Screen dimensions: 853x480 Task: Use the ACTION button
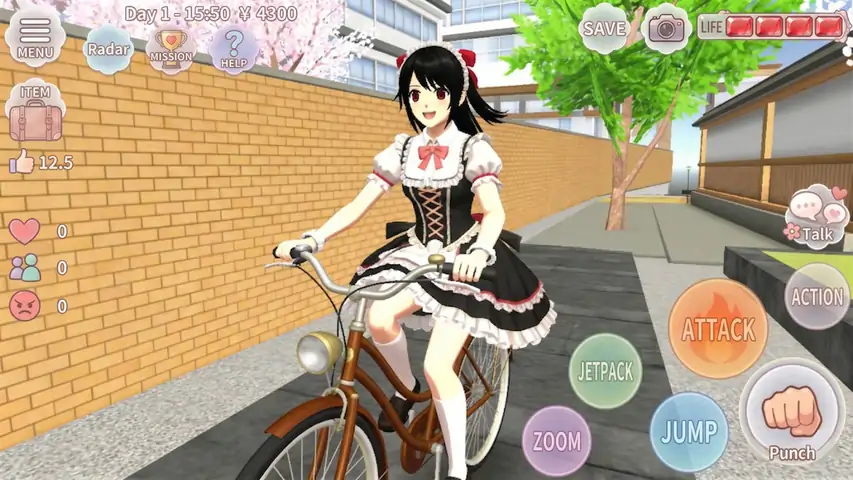(x=817, y=297)
